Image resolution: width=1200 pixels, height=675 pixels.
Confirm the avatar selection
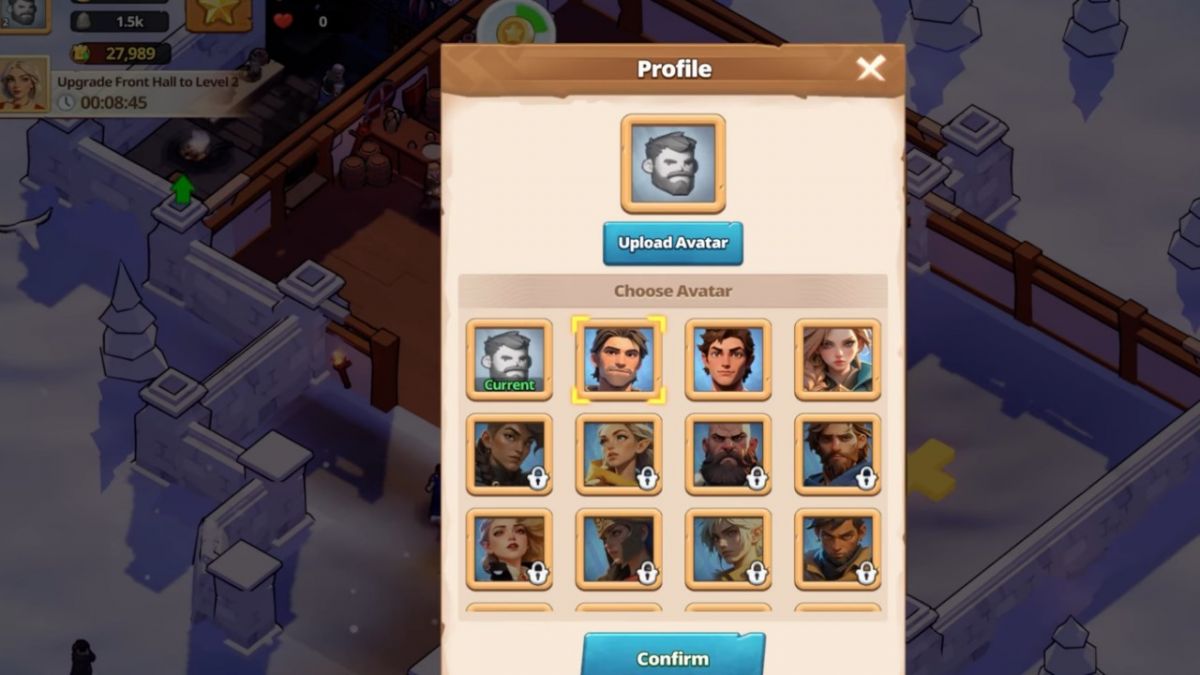[673, 657]
